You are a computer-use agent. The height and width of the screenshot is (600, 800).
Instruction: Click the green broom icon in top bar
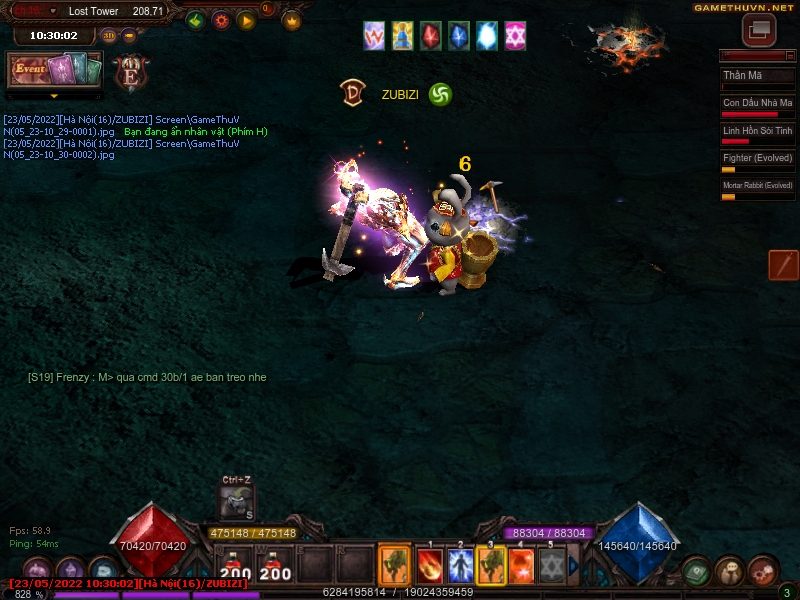tap(196, 20)
